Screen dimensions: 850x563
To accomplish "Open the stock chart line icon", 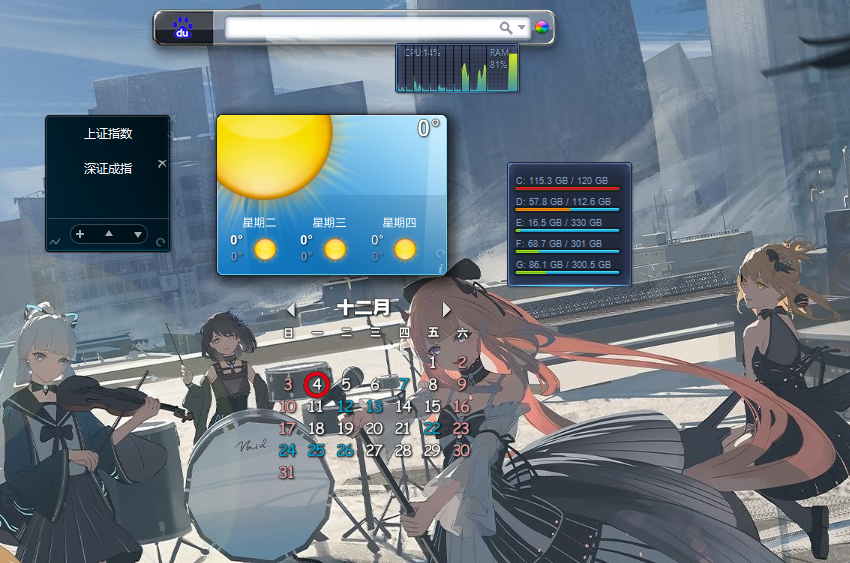I will pyautogui.click(x=54, y=241).
